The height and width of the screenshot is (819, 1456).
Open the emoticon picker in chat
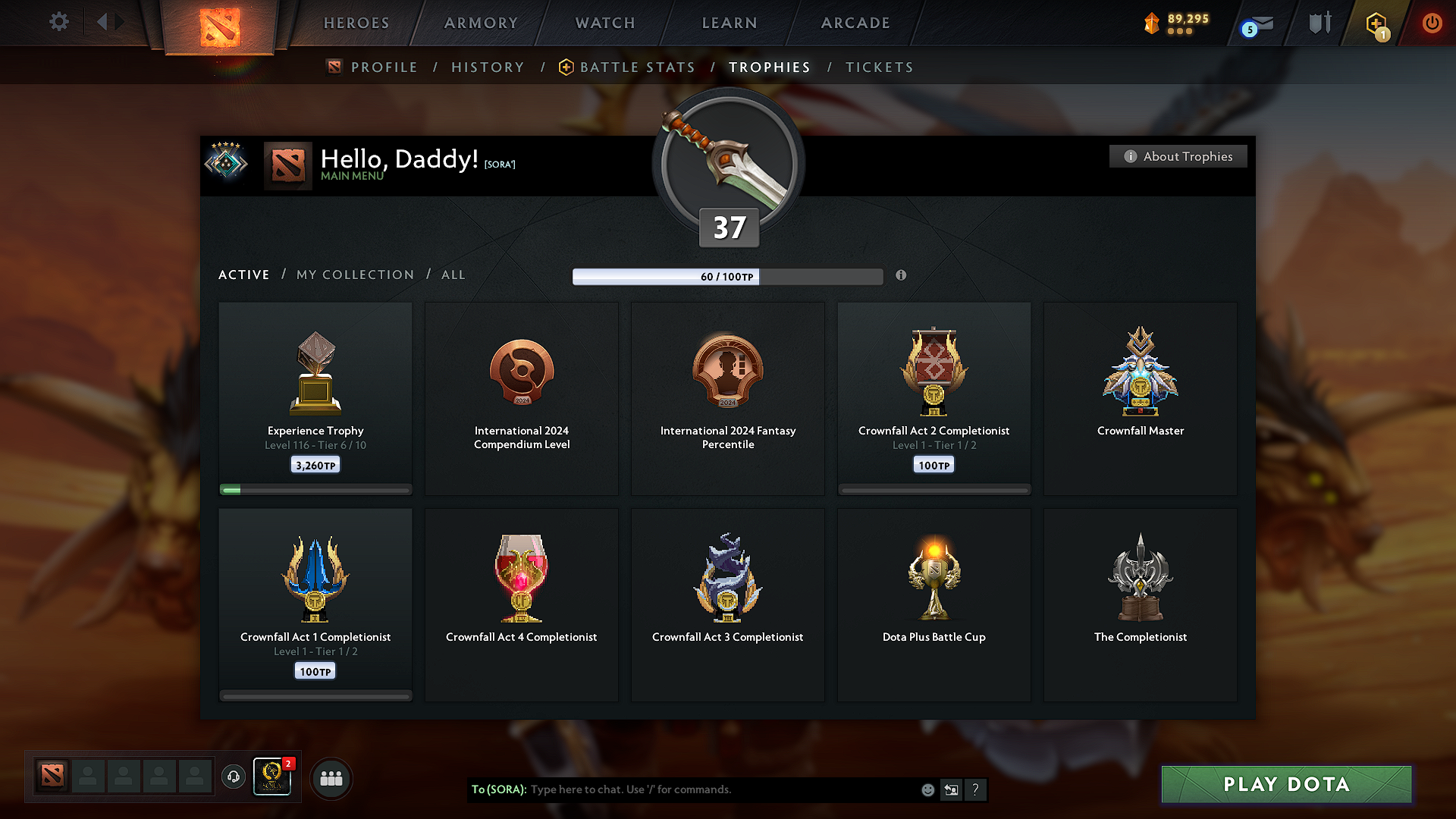click(x=927, y=789)
